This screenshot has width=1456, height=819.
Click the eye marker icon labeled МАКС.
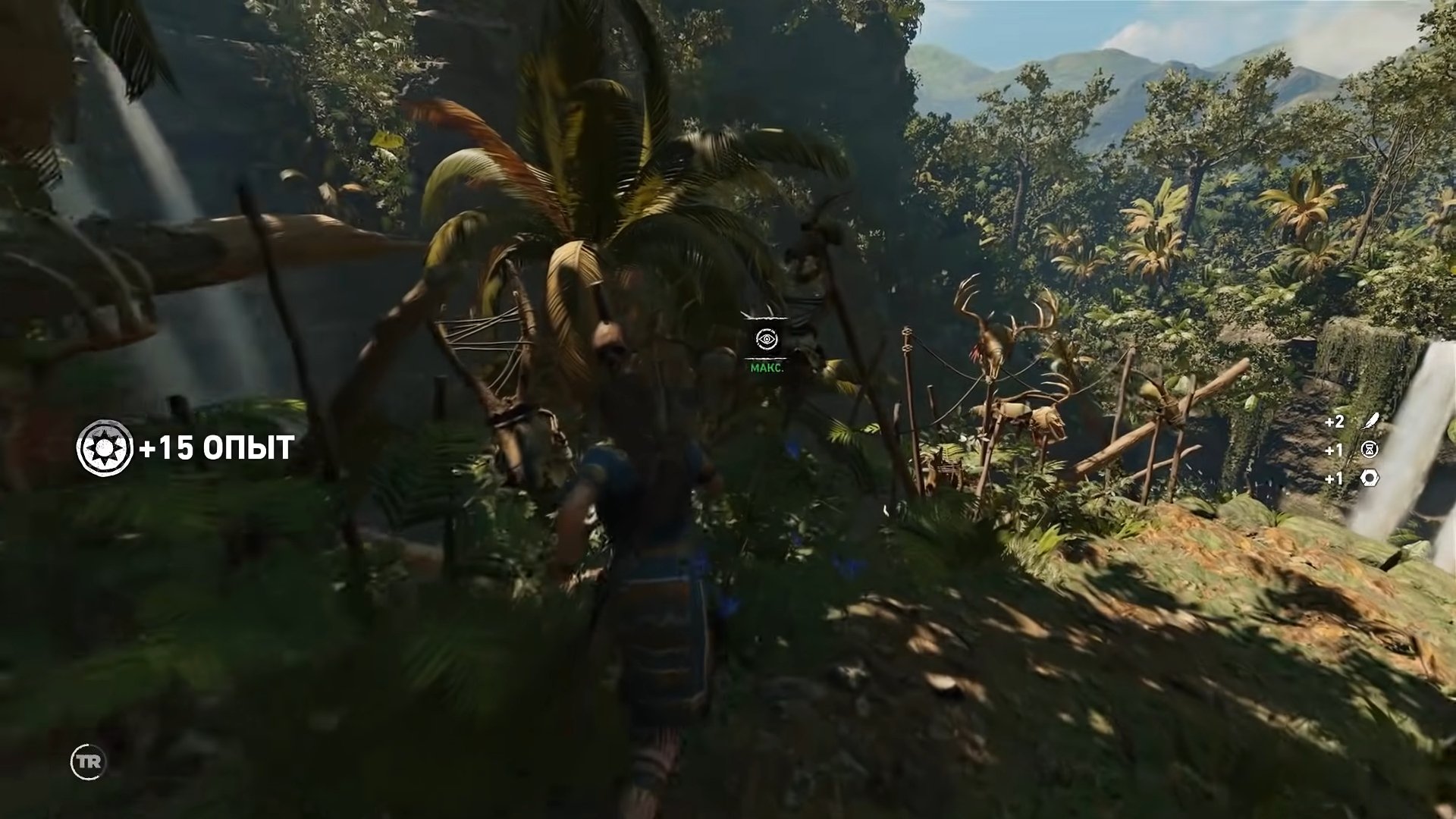click(x=767, y=340)
